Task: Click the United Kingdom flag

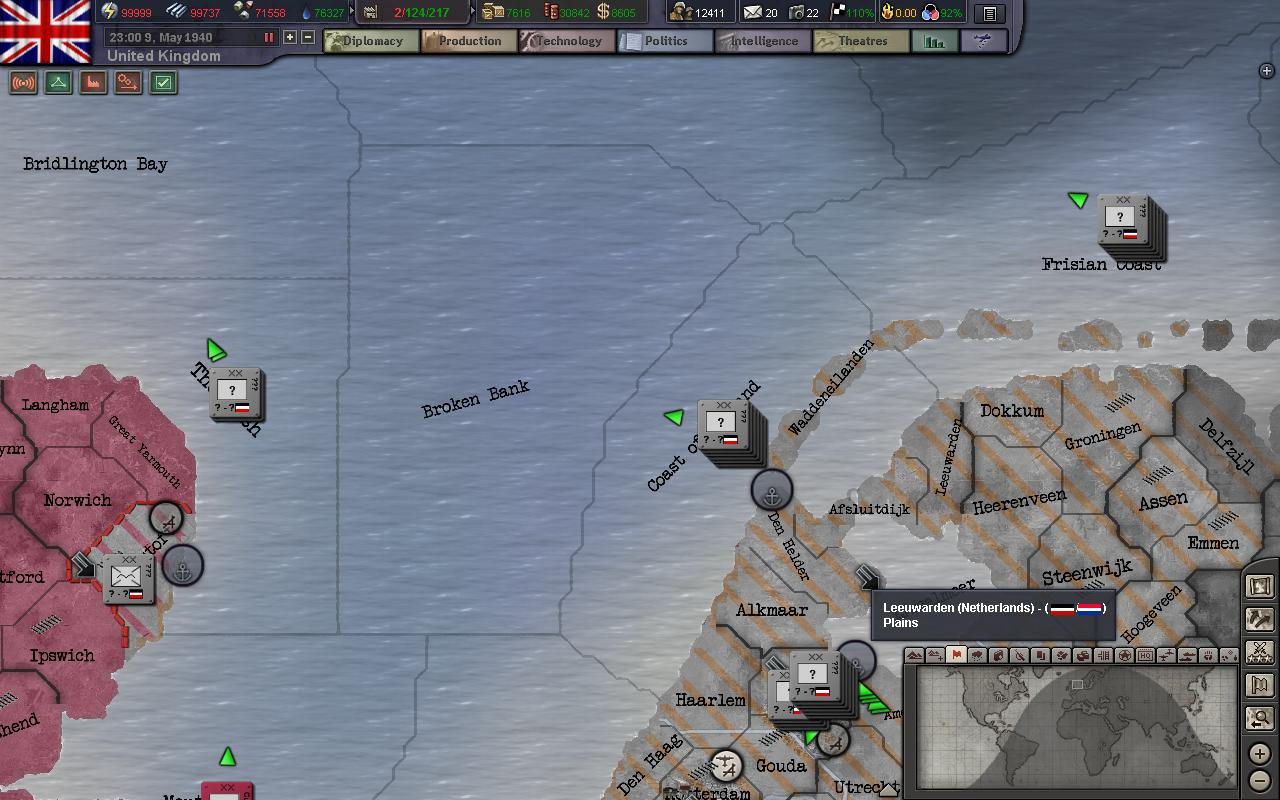Action: click(45, 30)
